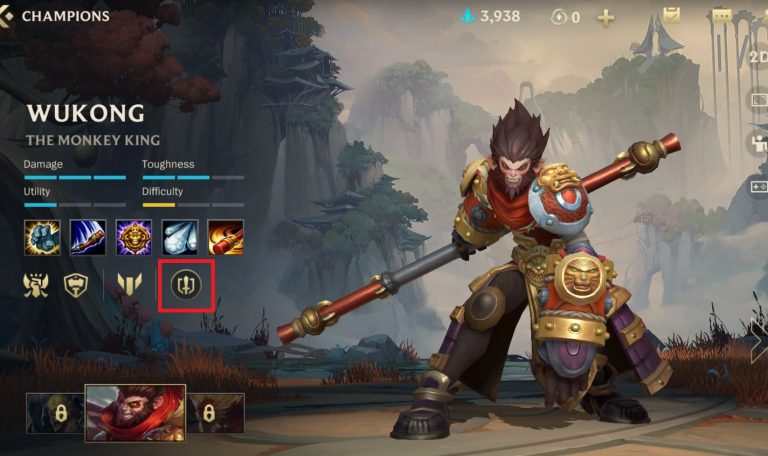Toggle the 2D view button
Viewport: 768px width, 456px height.
coord(758,57)
